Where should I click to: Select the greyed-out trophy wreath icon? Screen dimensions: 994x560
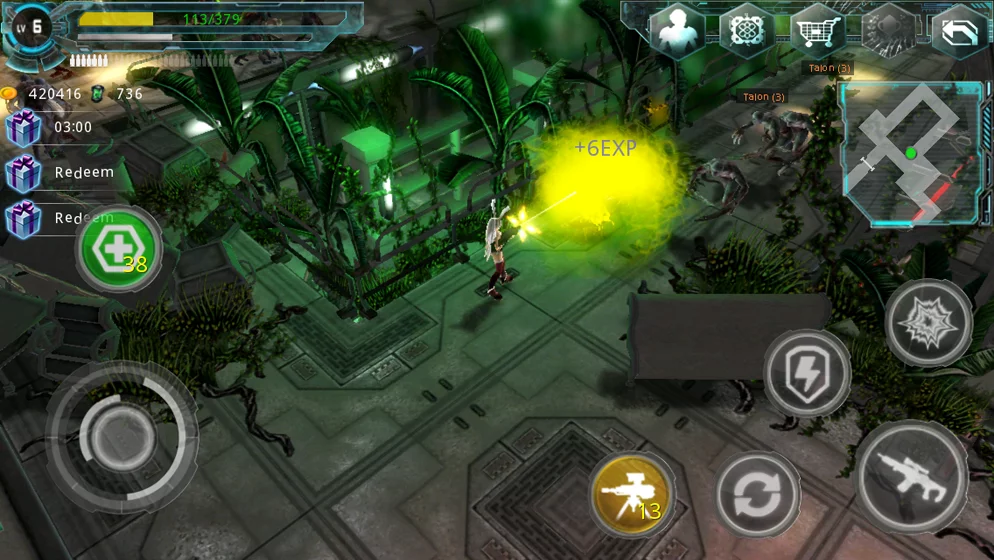[x=888, y=31]
